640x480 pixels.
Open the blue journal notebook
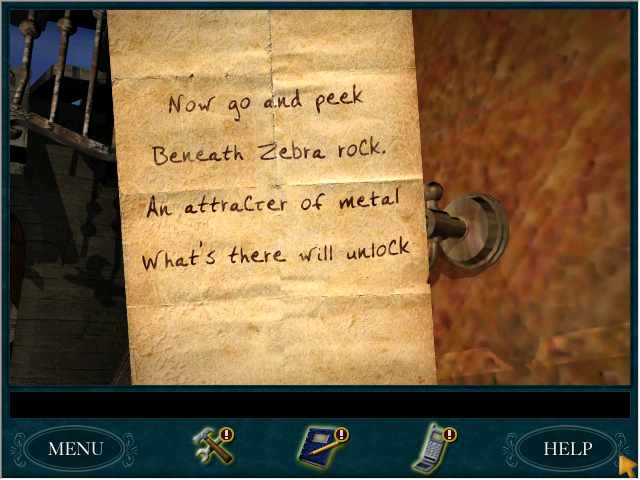point(322,447)
